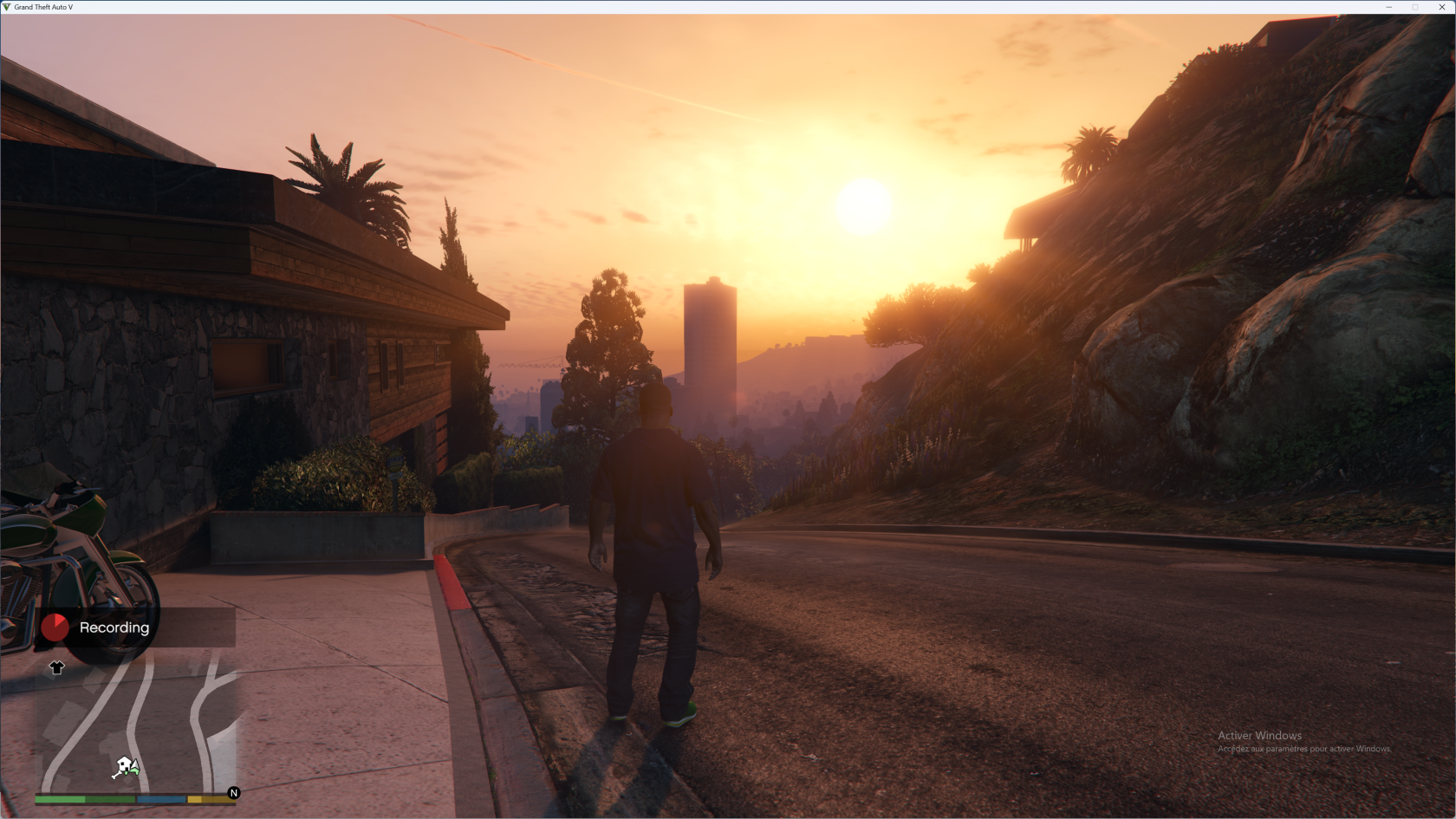1456x819 pixels.
Task: Click the north compass marker on the minimap
Action: pyautogui.click(x=233, y=793)
